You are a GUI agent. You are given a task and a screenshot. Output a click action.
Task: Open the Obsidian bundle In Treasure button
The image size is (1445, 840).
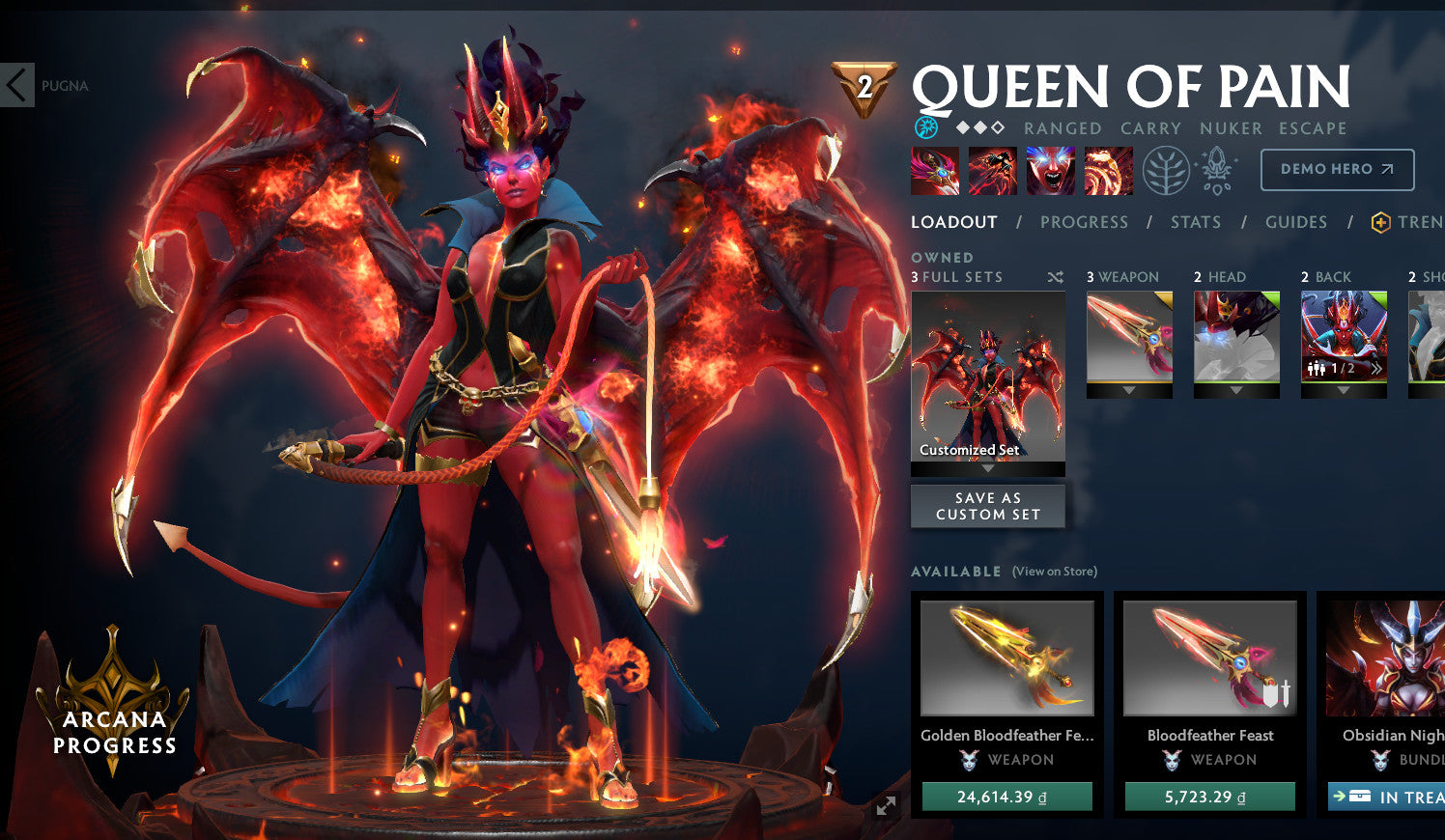click(x=1387, y=797)
